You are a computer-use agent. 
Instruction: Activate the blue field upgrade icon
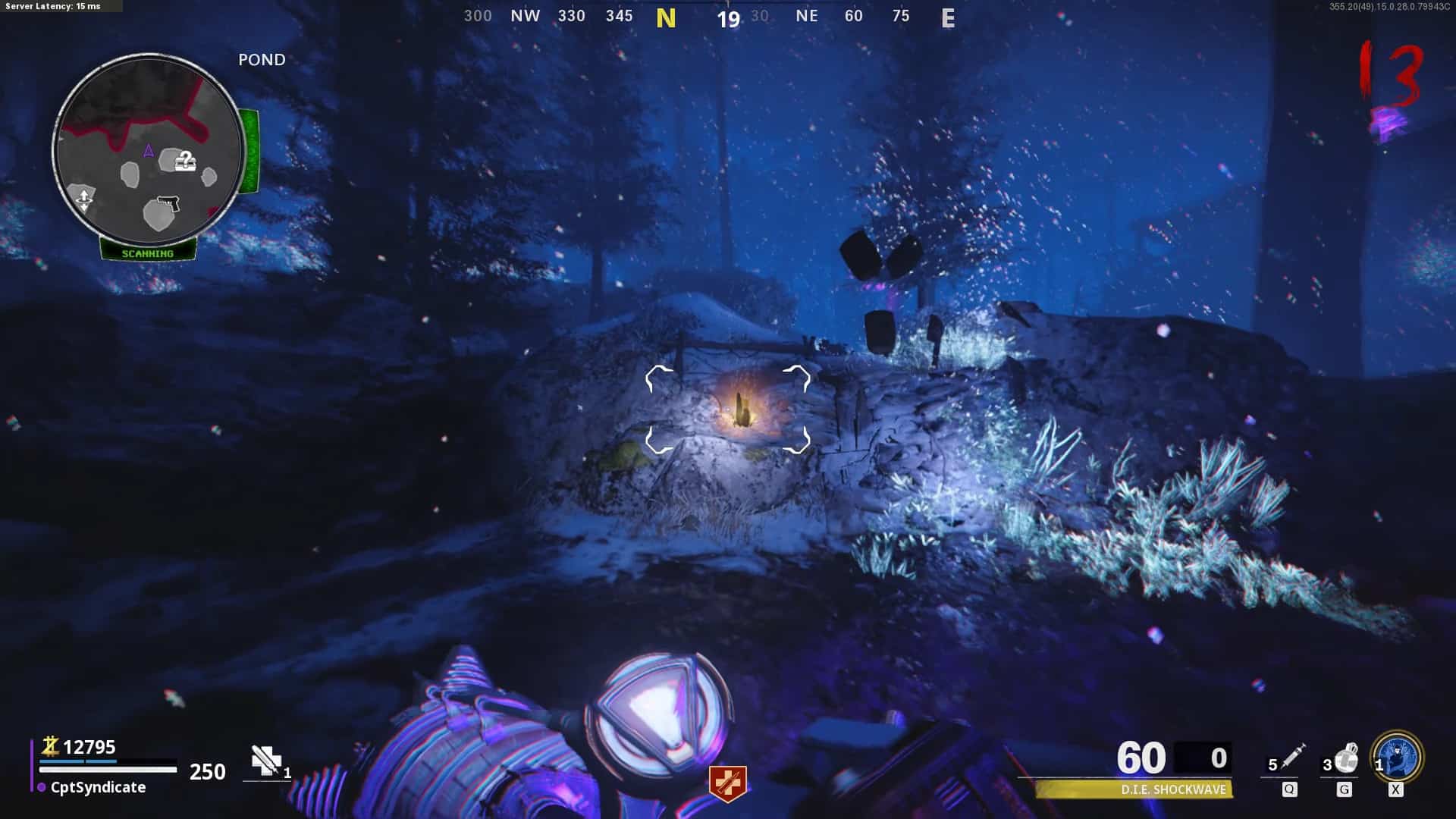pos(1398,757)
